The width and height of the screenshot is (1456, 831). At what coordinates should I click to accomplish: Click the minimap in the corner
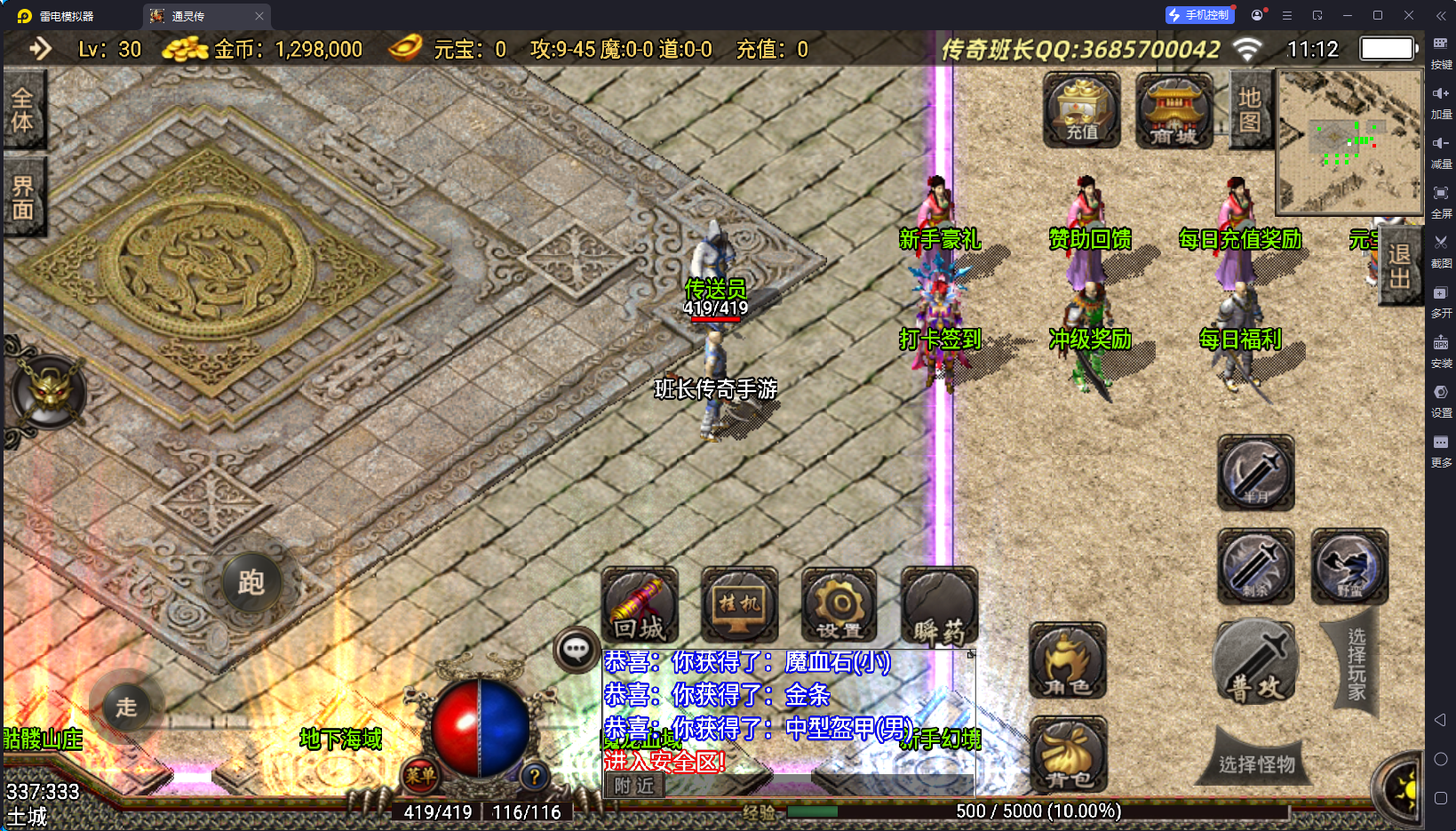pyautogui.click(x=1349, y=142)
